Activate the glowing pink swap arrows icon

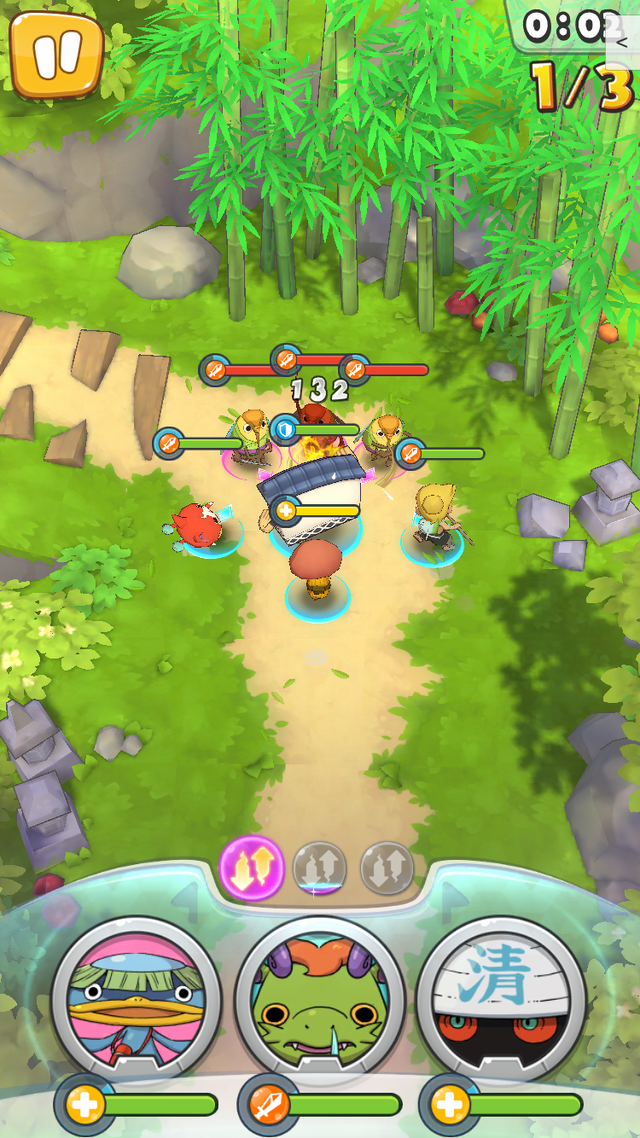point(251,867)
